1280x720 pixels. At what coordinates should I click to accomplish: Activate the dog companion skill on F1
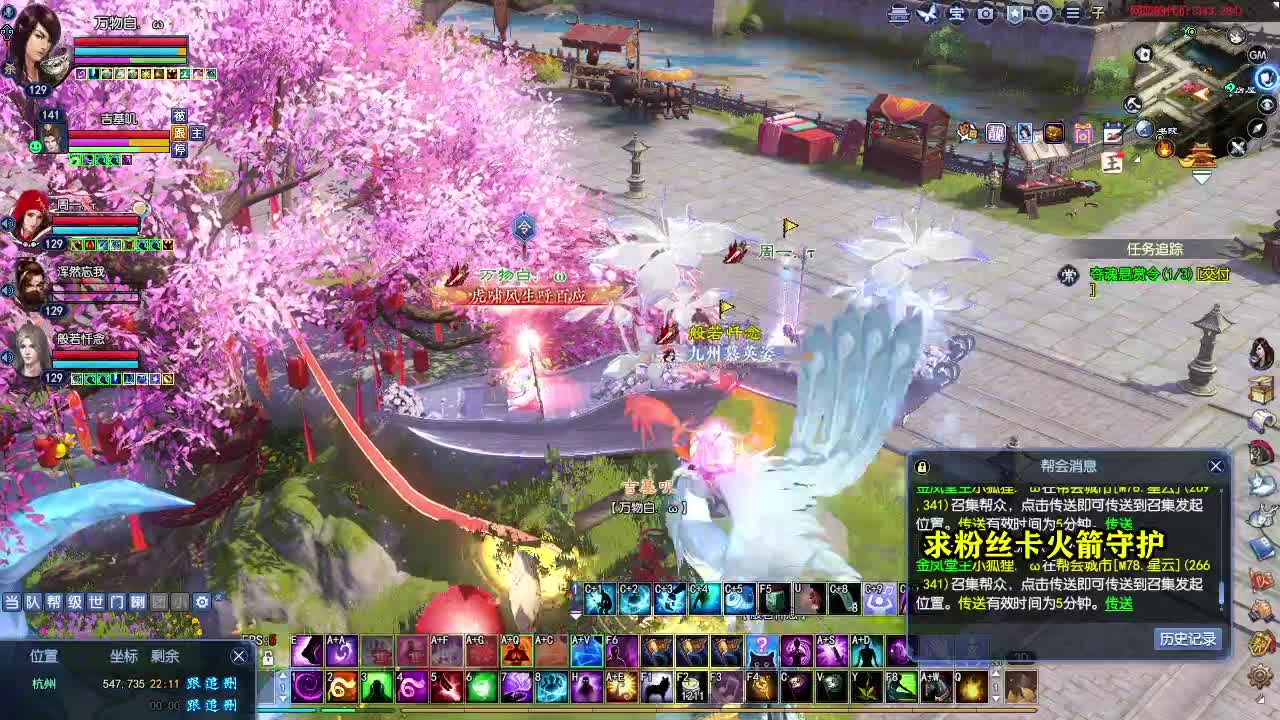(655, 686)
